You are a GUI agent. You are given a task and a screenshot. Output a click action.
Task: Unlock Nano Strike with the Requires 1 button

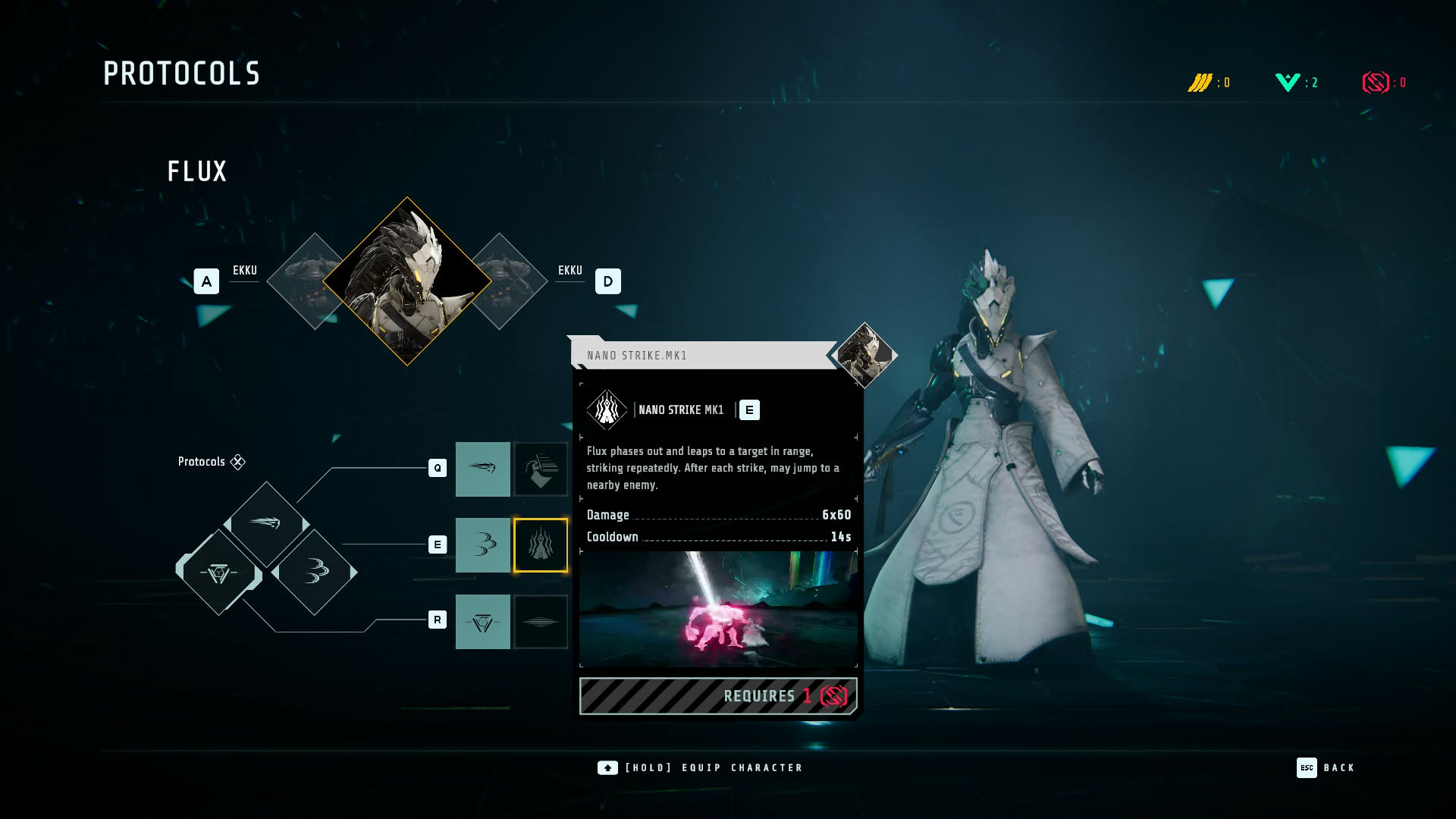[x=718, y=695]
